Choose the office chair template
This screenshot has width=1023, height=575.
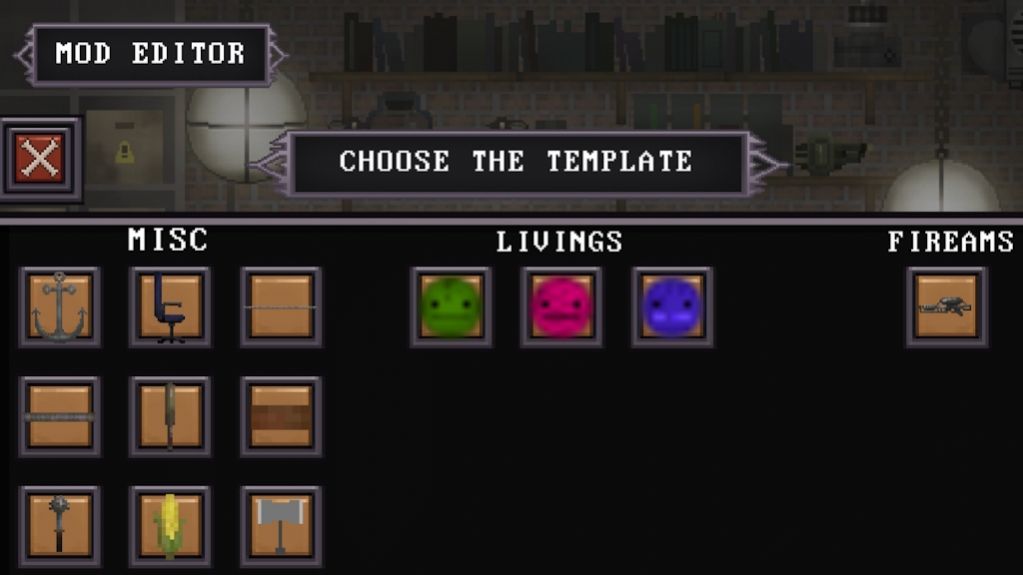[170, 307]
